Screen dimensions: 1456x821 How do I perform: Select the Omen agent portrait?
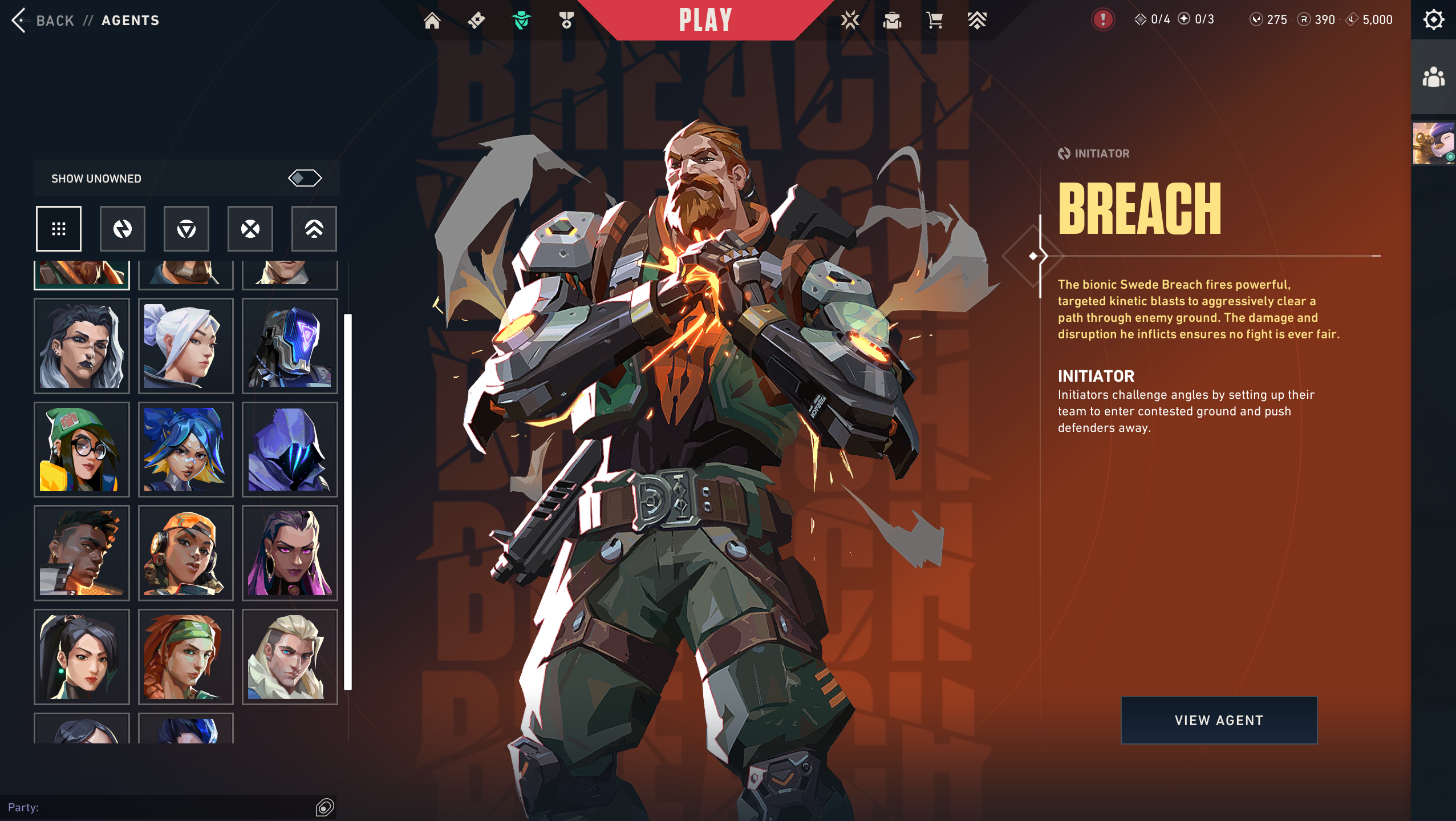[290, 450]
